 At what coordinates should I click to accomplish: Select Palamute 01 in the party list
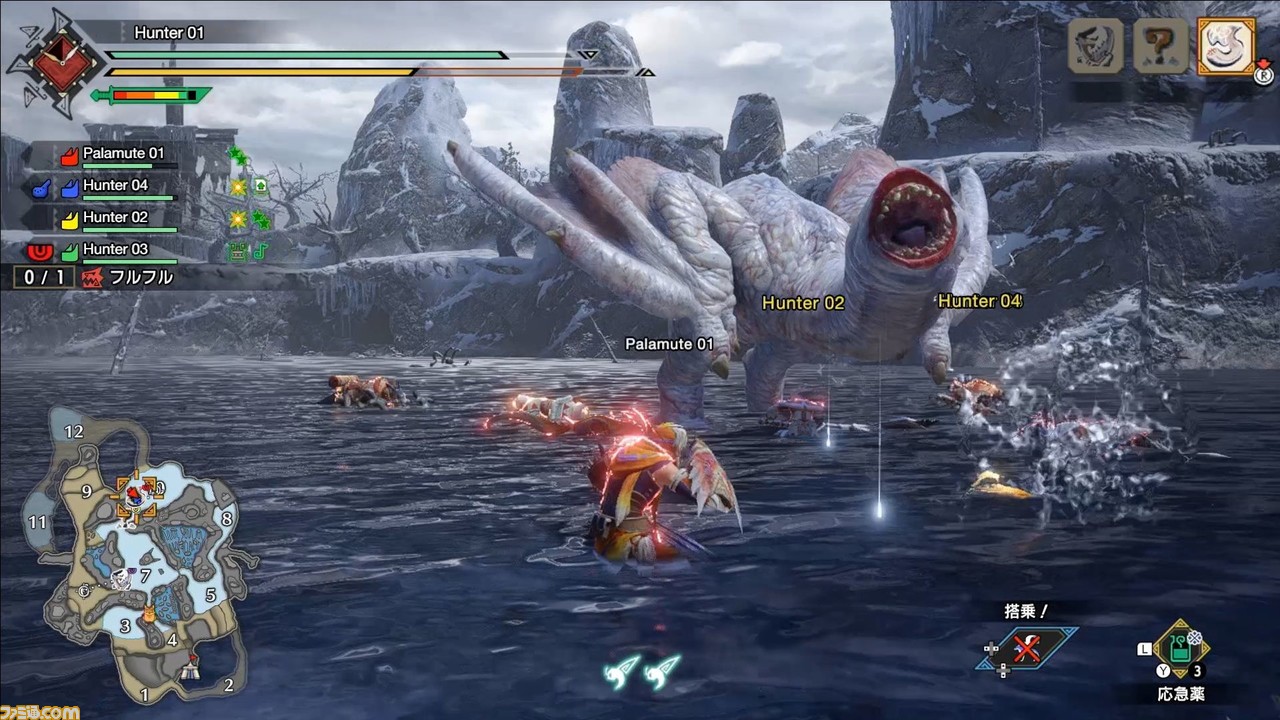click(122, 154)
